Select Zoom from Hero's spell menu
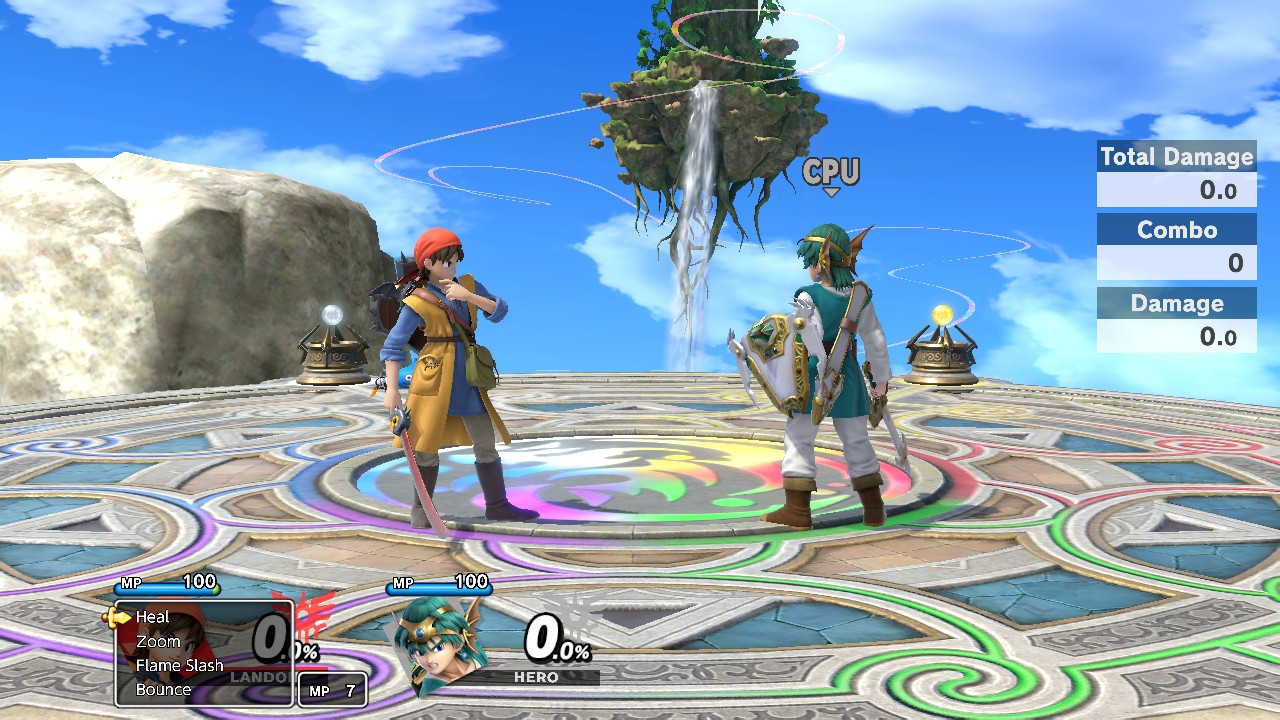 point(158,641)
